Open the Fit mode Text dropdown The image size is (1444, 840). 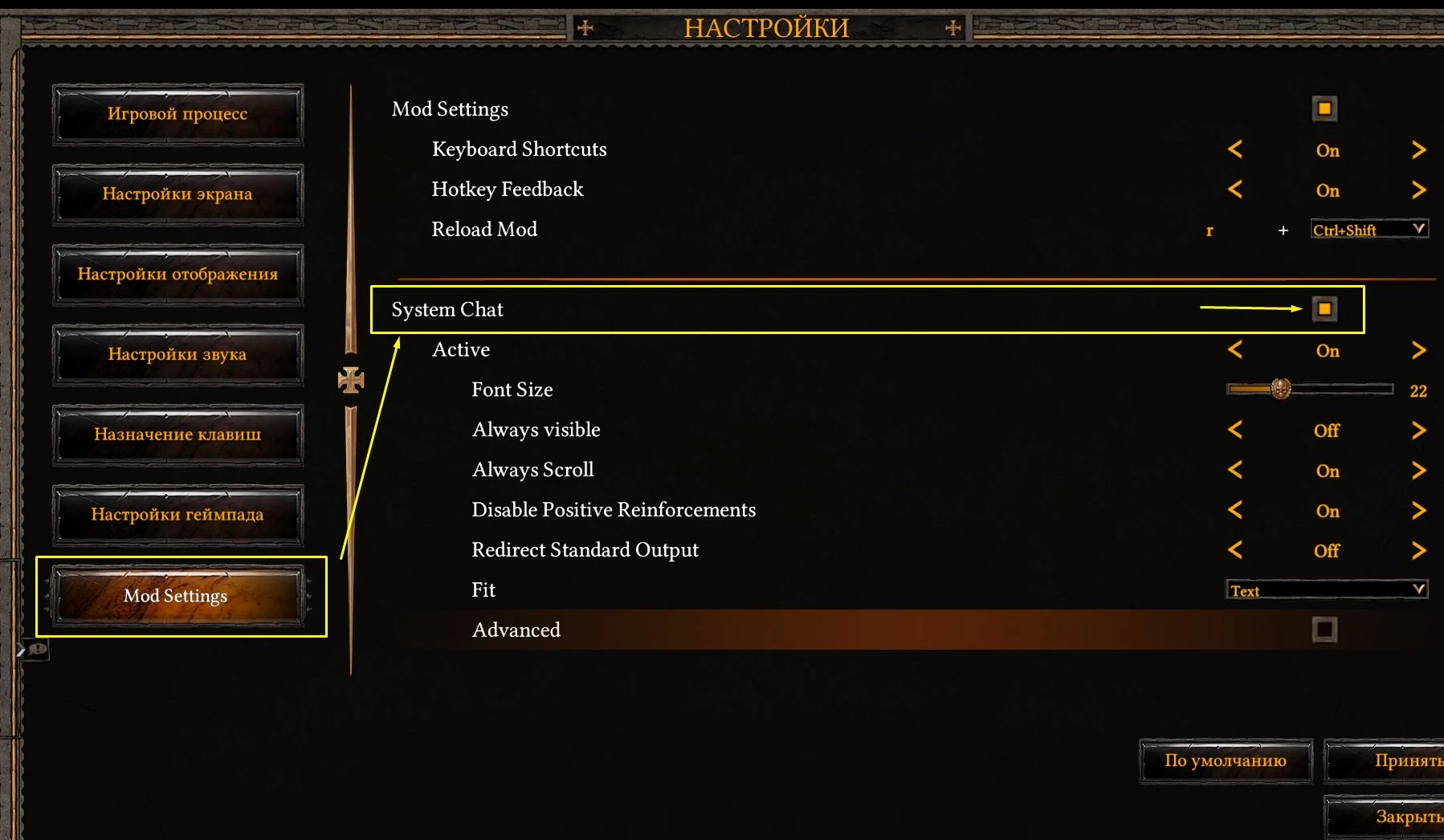[x=1326, y=589]
